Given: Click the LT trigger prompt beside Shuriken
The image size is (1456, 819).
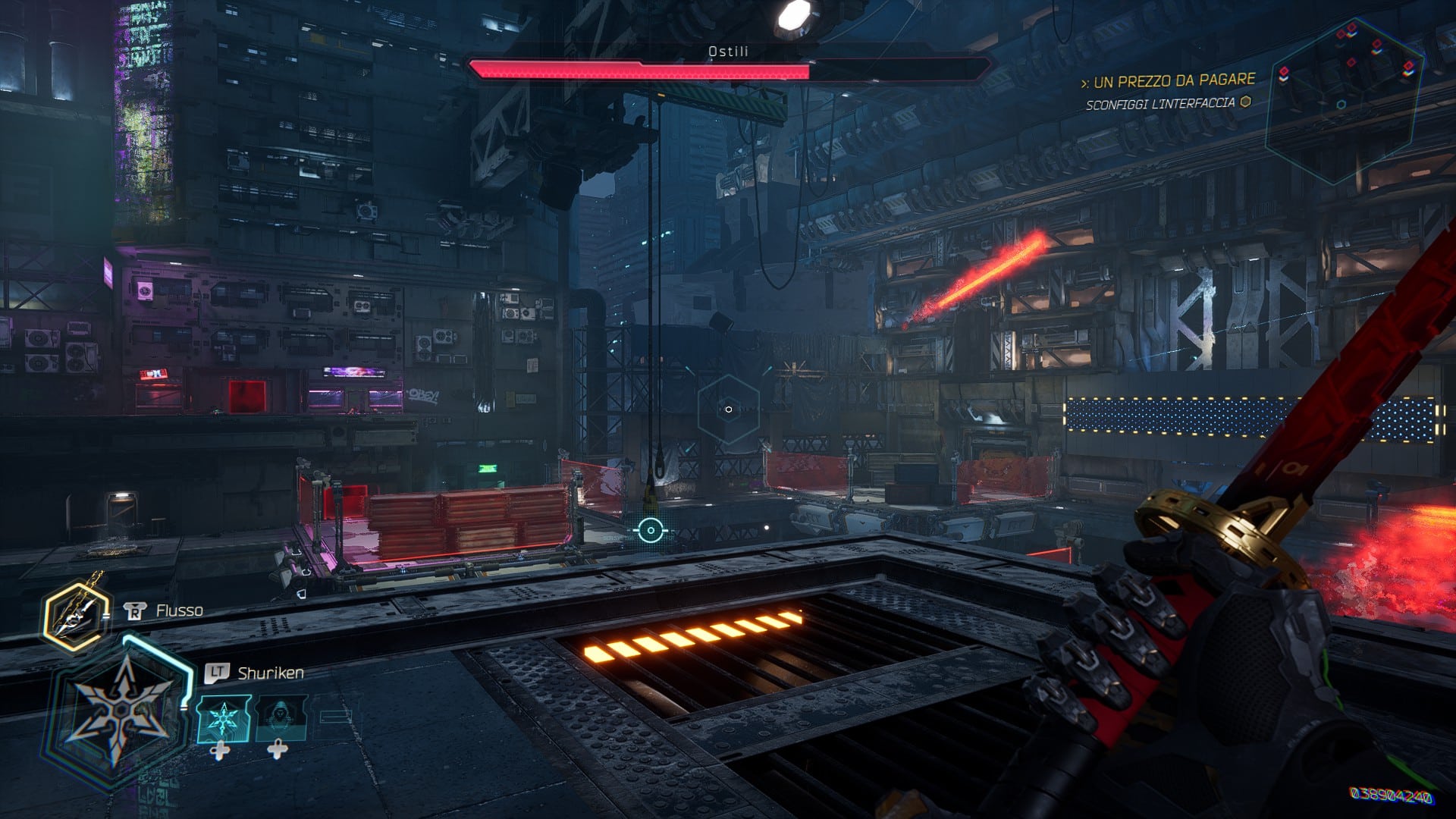Looking at the screenshot, I should pos(217,671).
